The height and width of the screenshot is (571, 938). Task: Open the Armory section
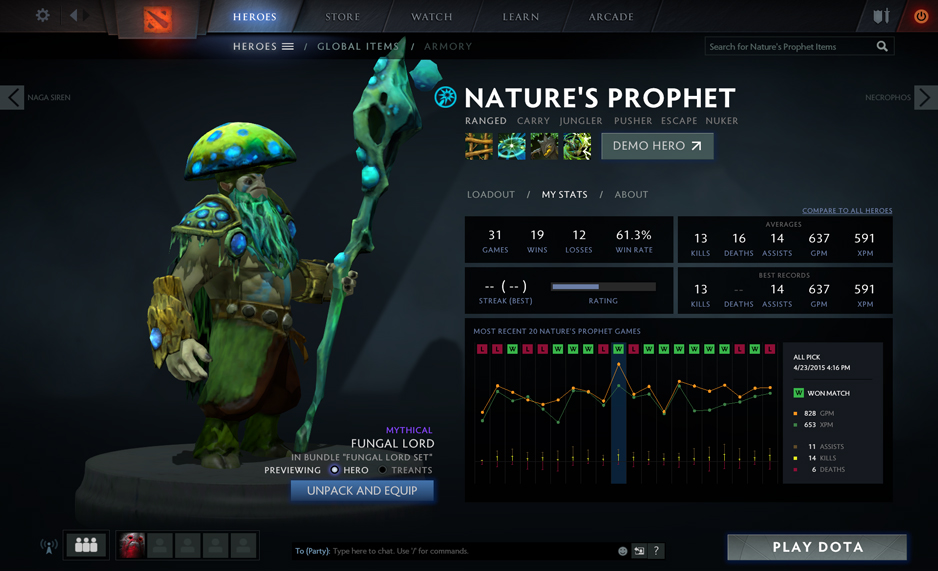(x=448, y=46)
